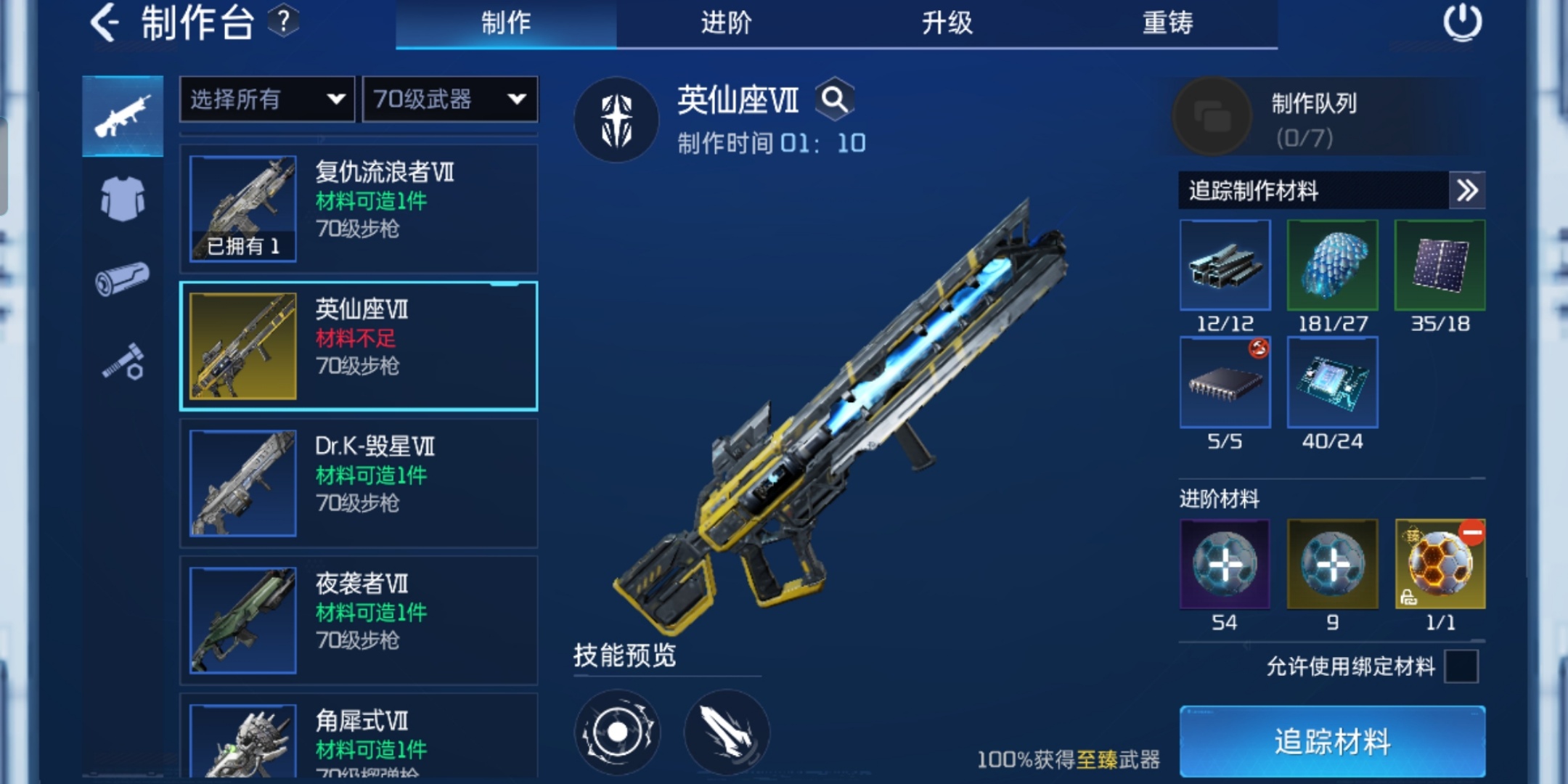Choose the Dr.K-毁星VII weapon entry

pos(359,483)
